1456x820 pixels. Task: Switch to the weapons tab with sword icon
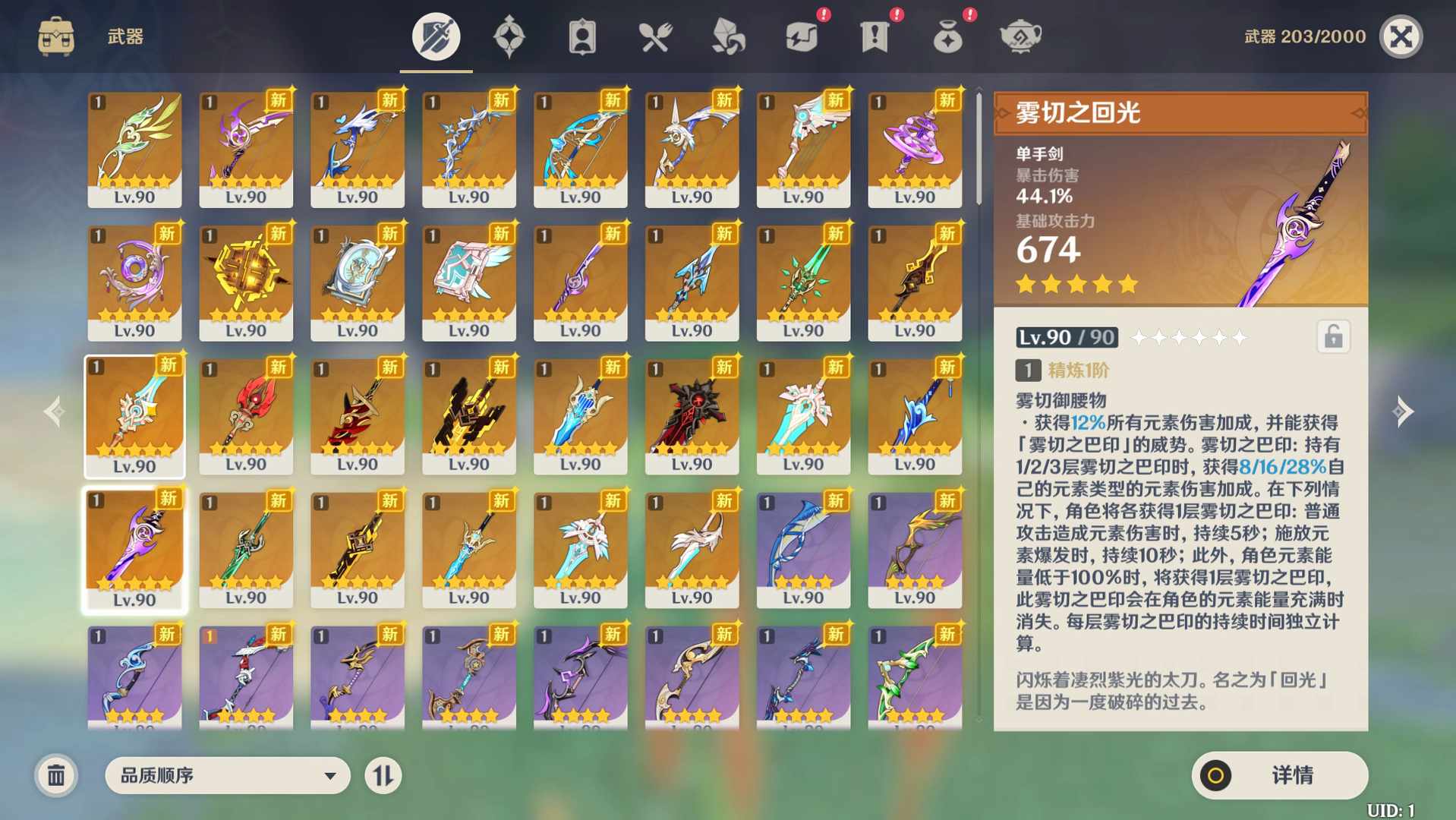(434, 36)
